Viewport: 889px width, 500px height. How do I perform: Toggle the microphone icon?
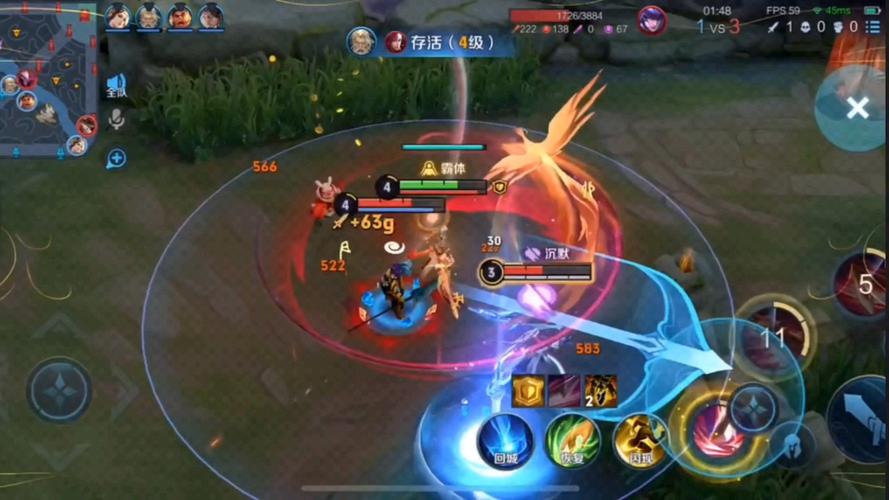click(116, 120)
